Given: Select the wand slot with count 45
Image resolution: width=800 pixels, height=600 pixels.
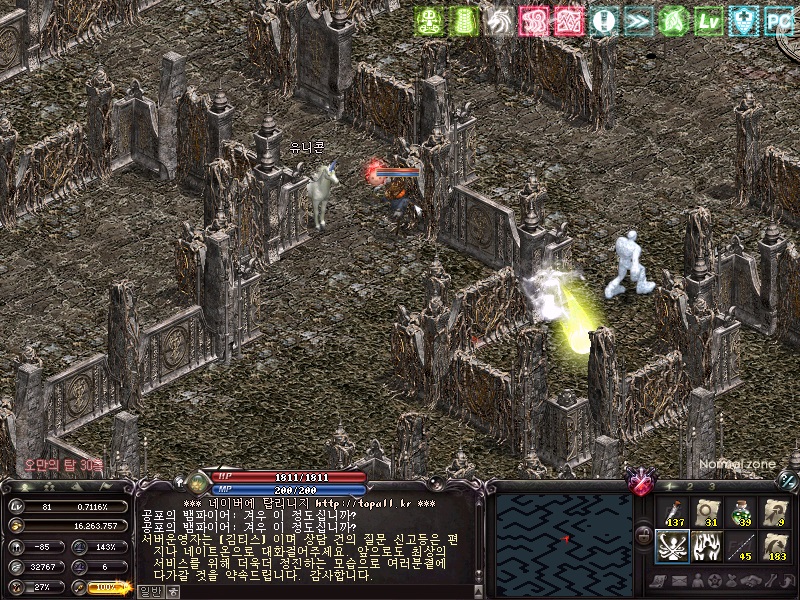Looking at the screenshot, I should point(741,547).
